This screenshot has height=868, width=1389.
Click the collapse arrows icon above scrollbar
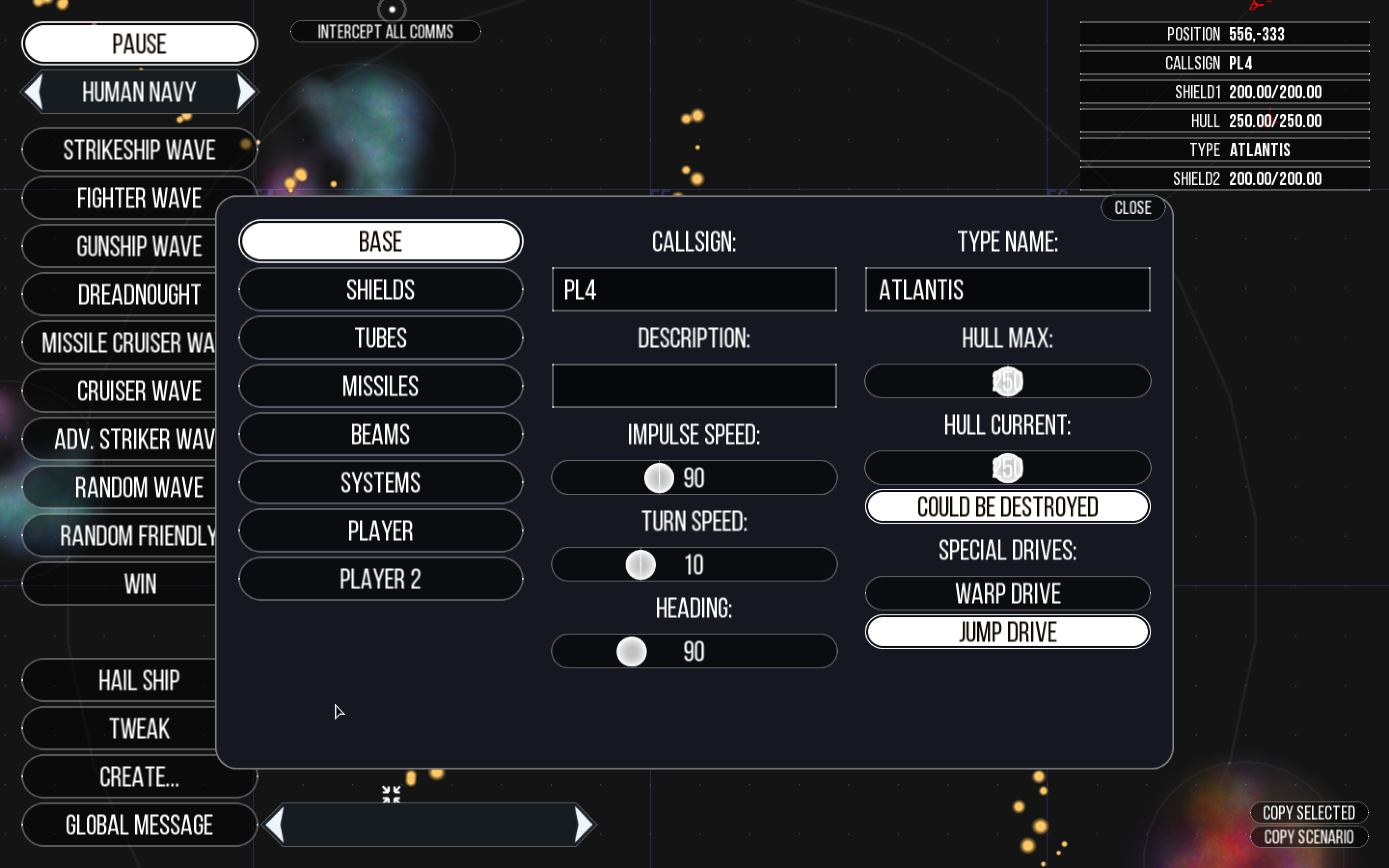coord(392,794)
